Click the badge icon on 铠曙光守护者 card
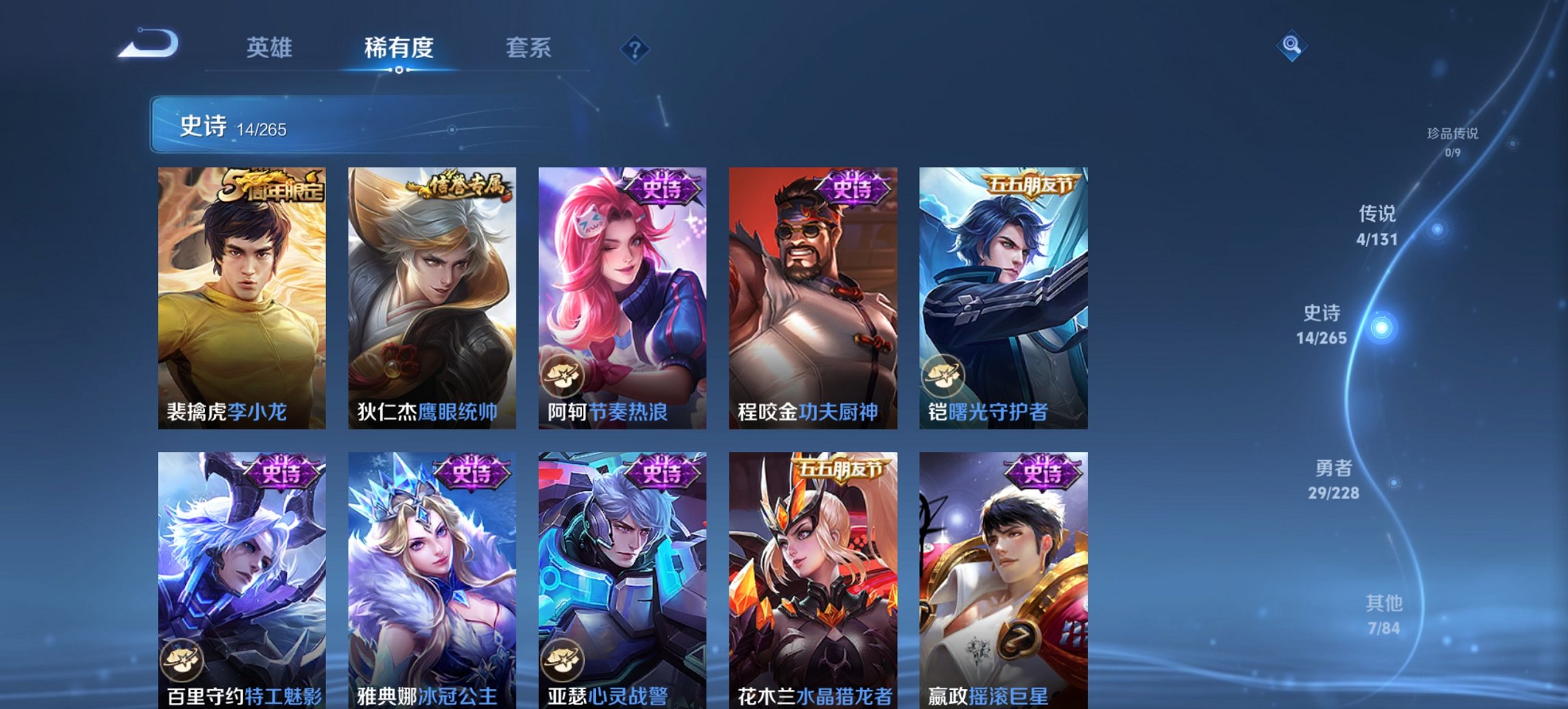Screen dimensions: 1568x709 click(943, 376)
